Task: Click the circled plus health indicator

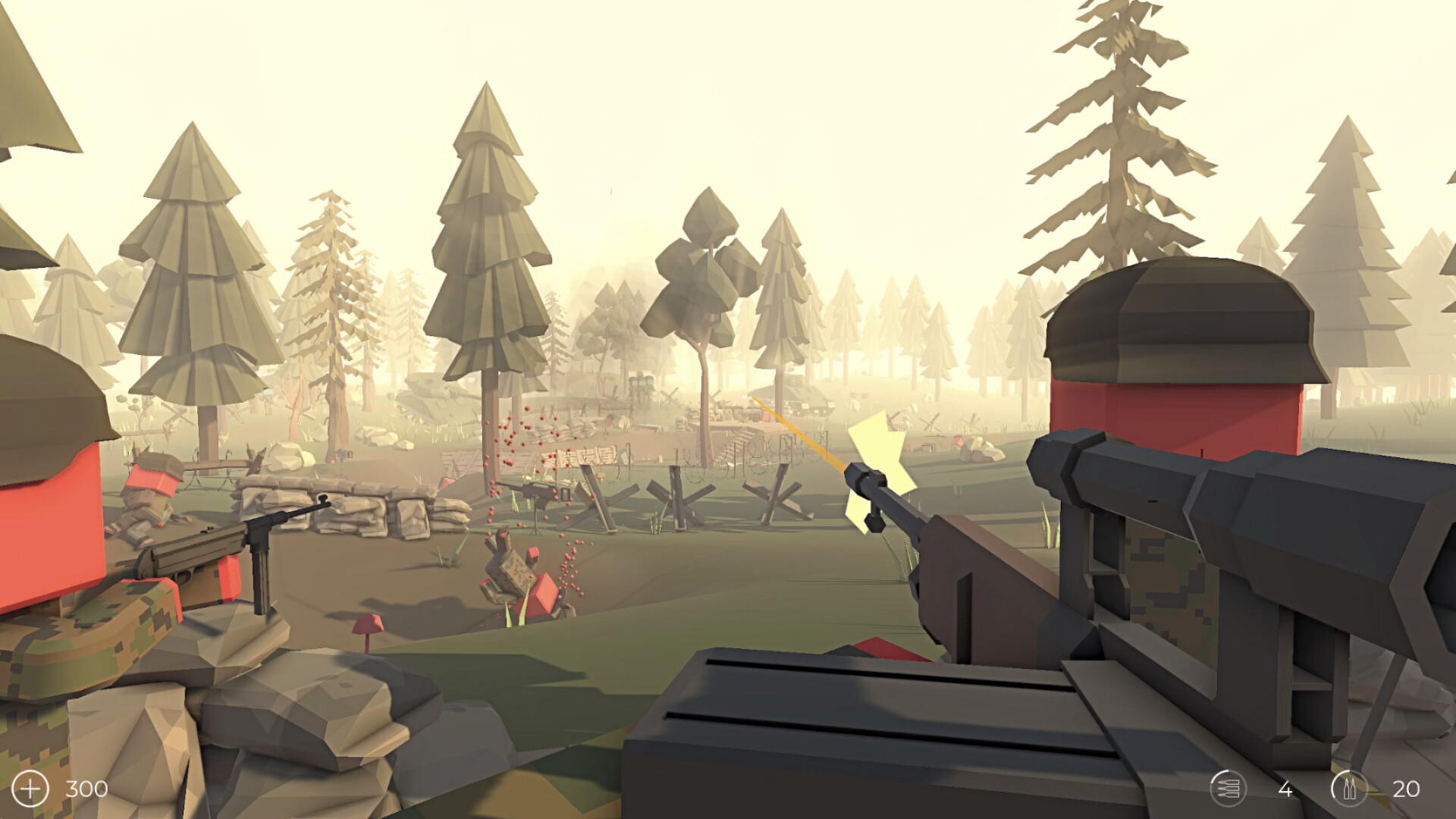Action: 30,787
